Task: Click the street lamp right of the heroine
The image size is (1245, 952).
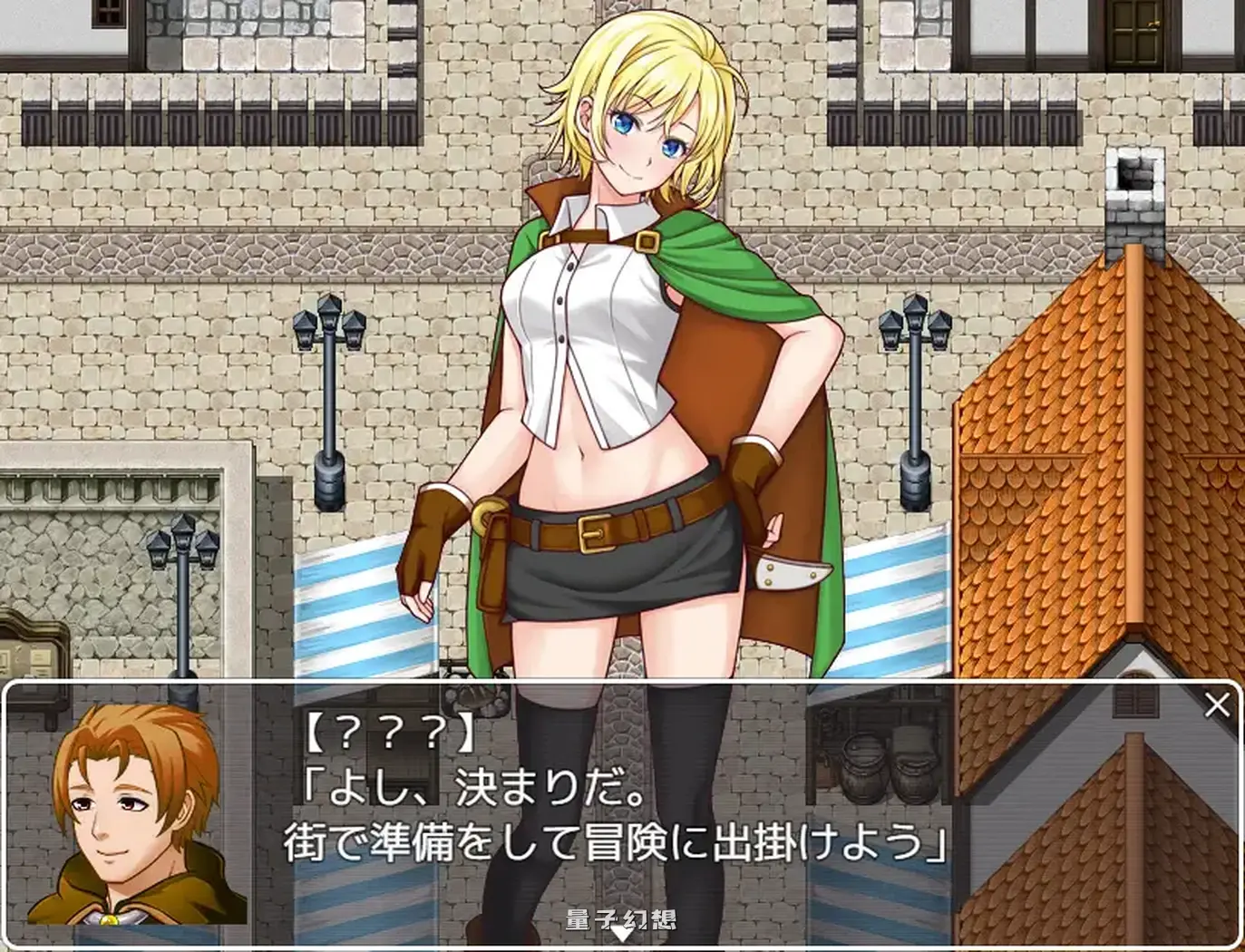Action: click(x=916, y=399)
